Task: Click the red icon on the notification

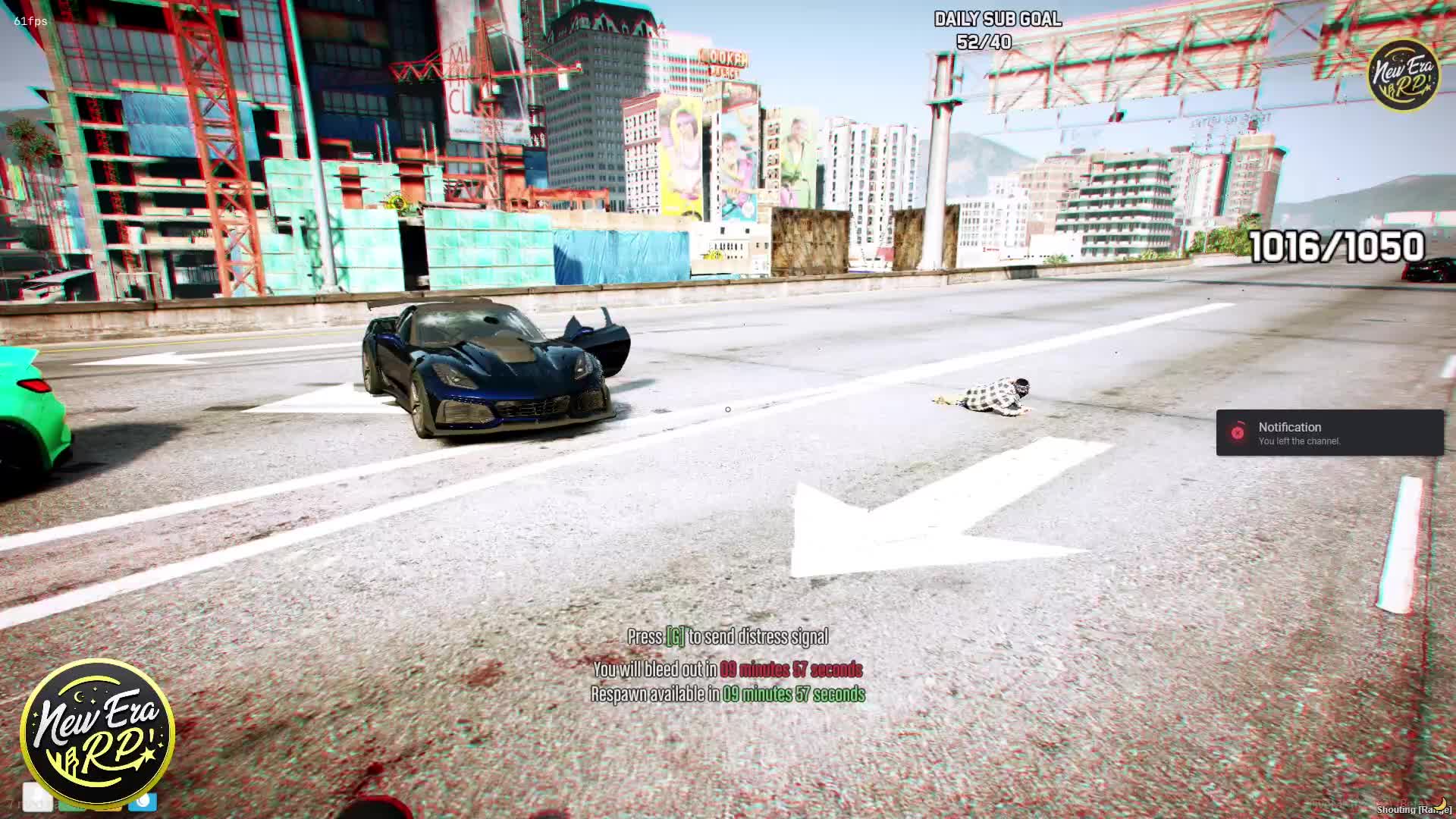Action: point(1238,432)
